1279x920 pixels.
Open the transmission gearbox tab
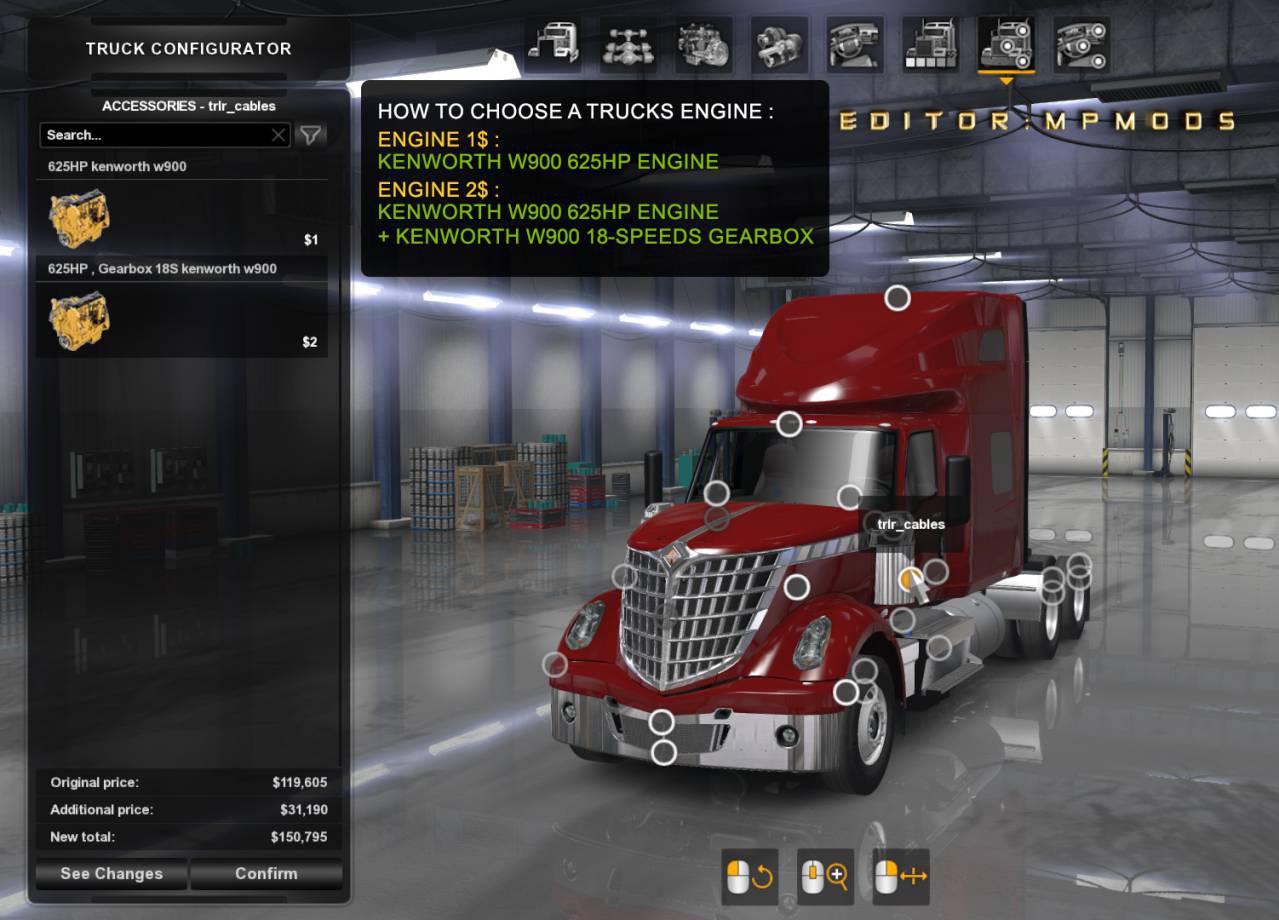779,45
